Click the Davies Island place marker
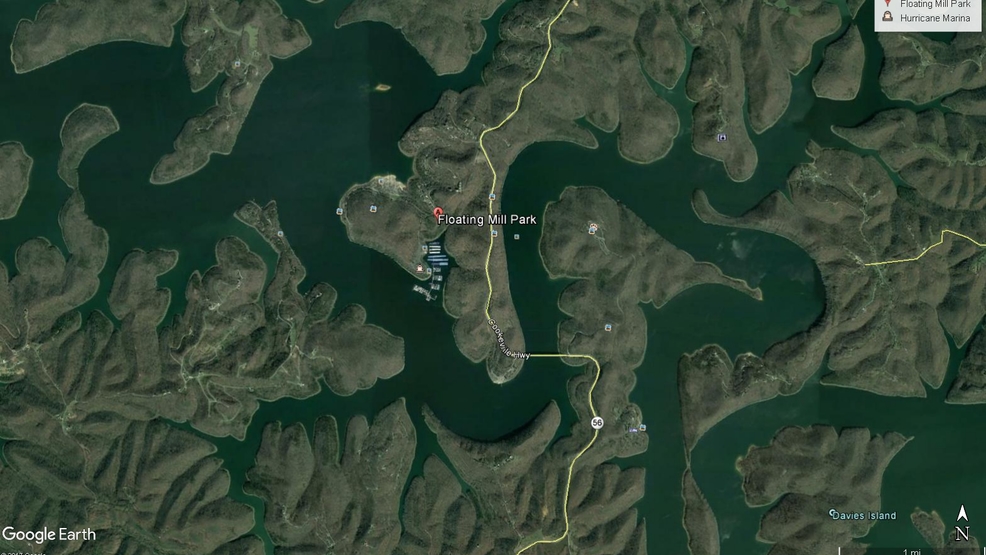The image size is (986, 555). (832, 514)
